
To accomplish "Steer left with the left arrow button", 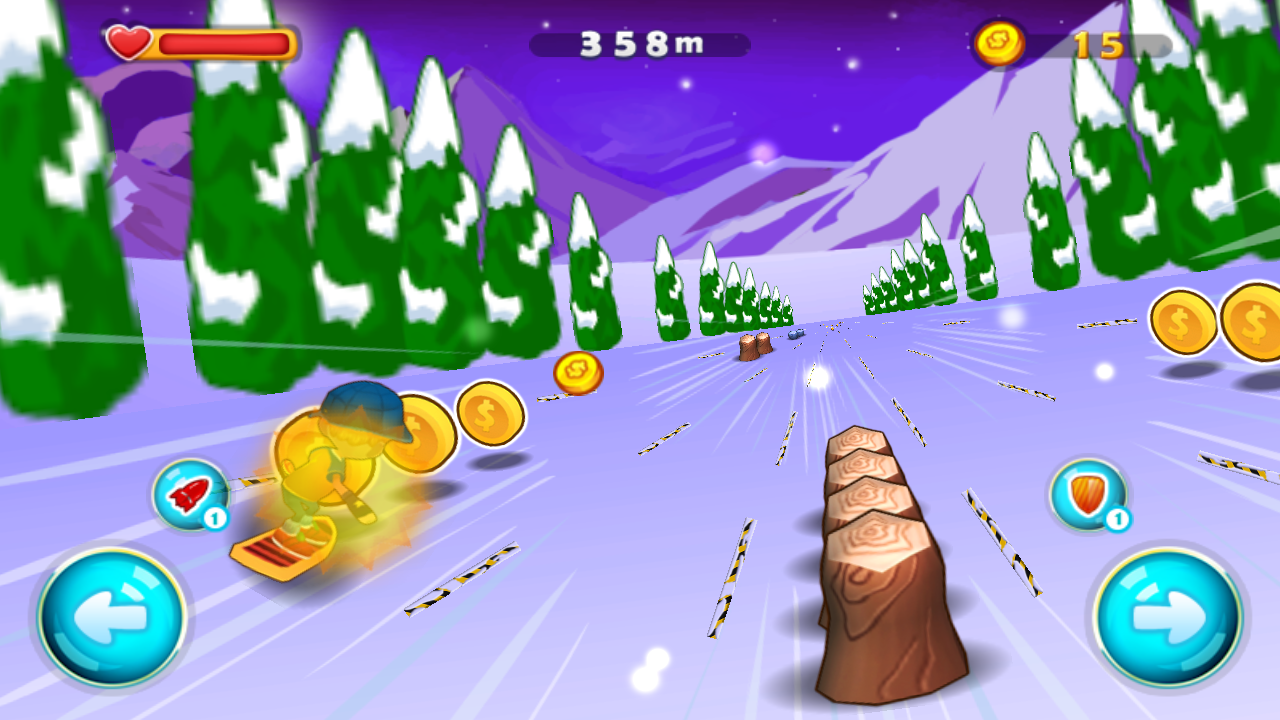I will 112,617.
